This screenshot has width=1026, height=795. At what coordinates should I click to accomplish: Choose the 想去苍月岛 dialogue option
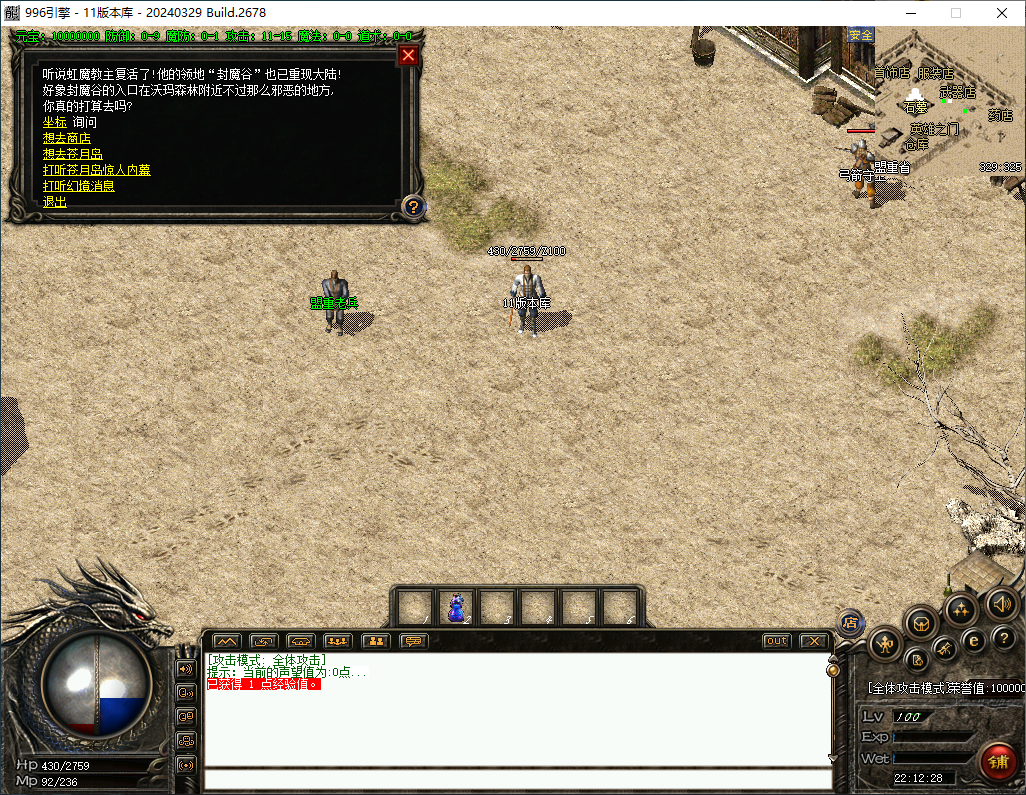click(x=73, y=154)
